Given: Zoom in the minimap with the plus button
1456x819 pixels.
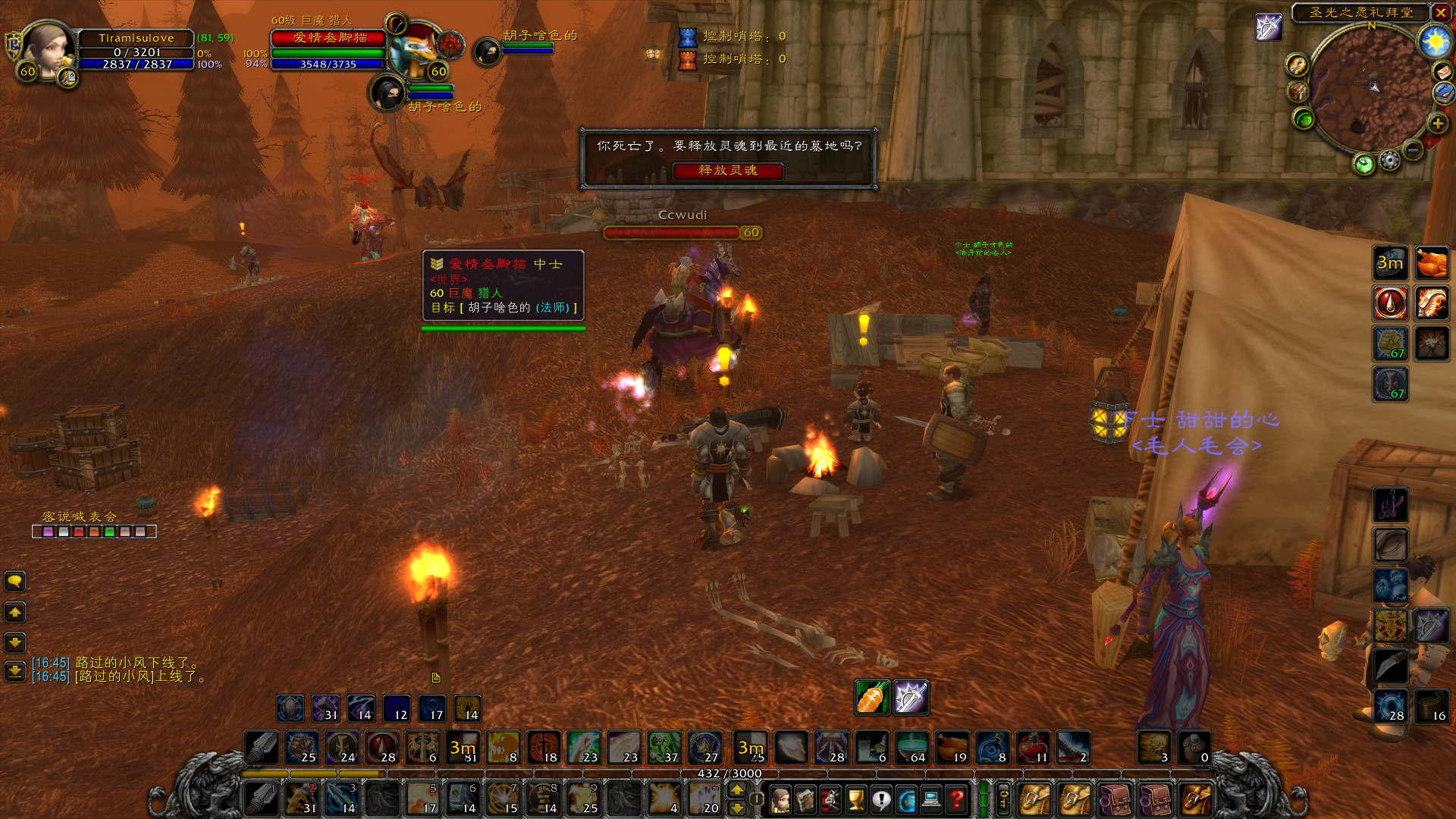Looking at the screenshot, I should pyautogui.click(x=1437, y=123).
